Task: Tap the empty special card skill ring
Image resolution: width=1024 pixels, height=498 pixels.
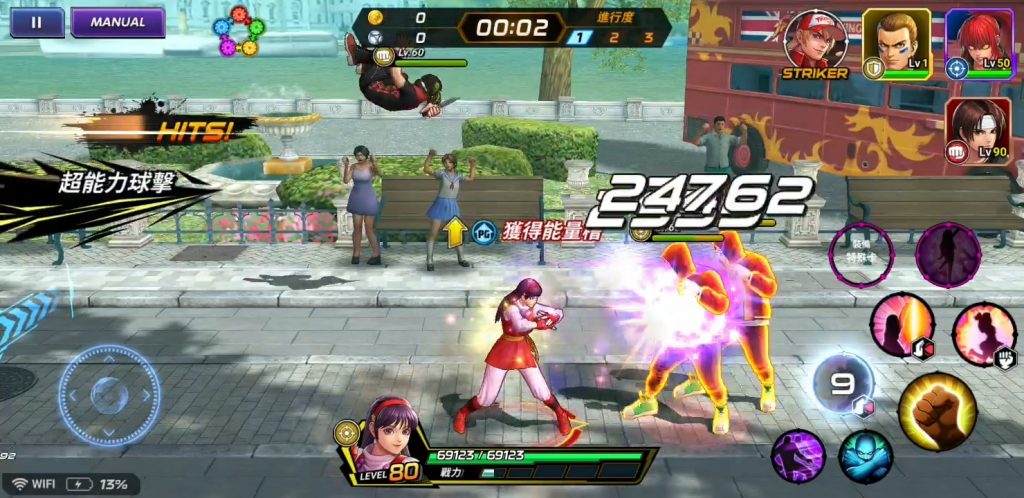Action: (862, 251)
